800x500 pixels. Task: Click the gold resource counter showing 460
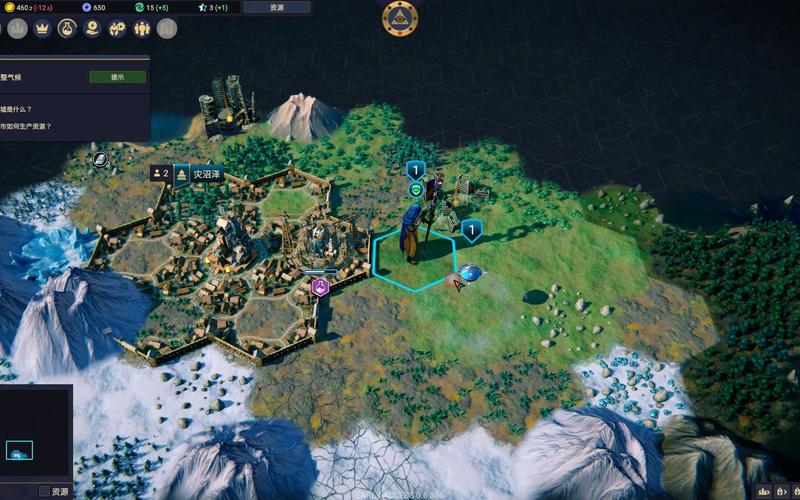[x=28, y=7]
